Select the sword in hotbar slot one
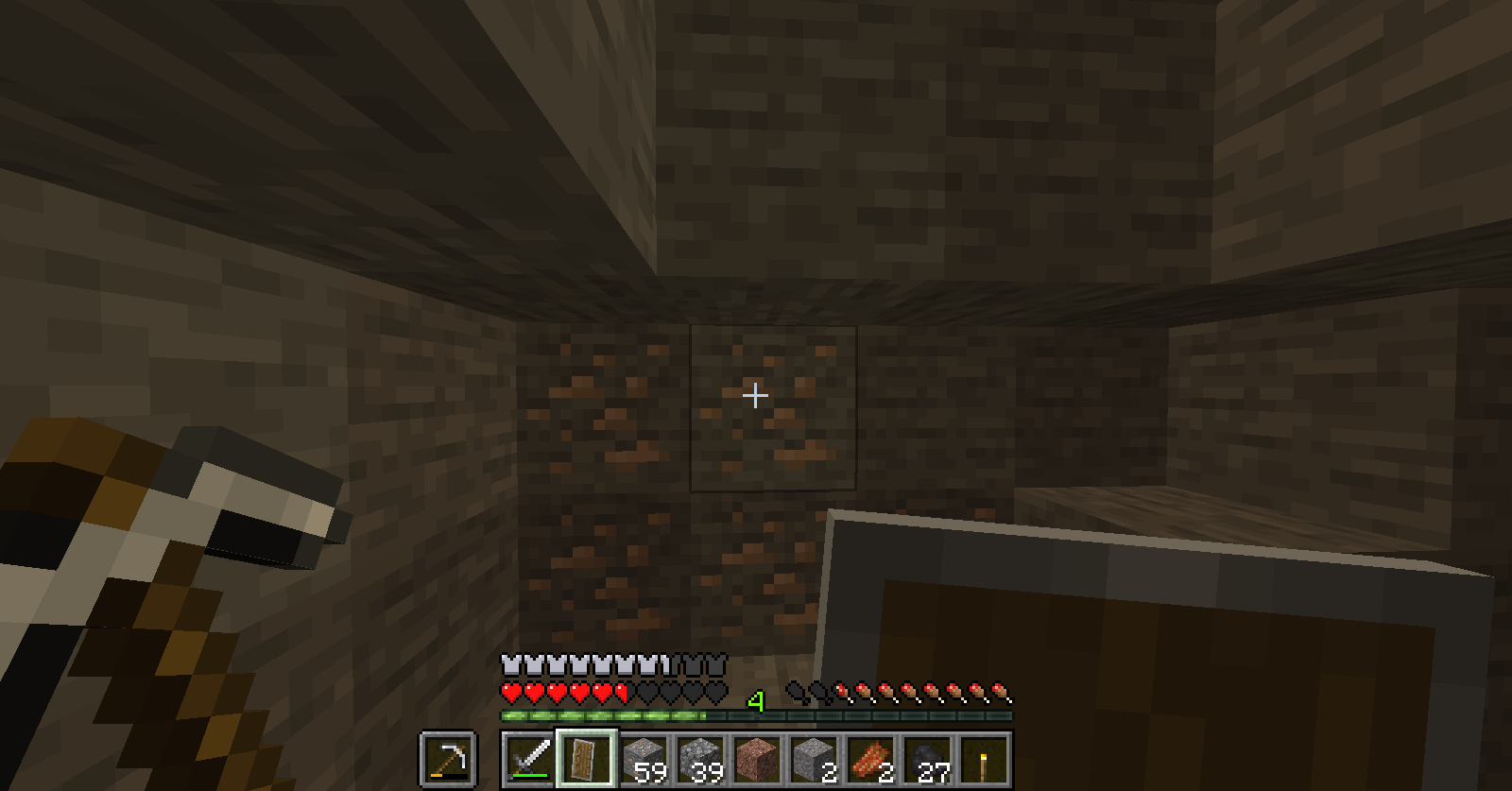1512x791 pixels. coord(529,757)
